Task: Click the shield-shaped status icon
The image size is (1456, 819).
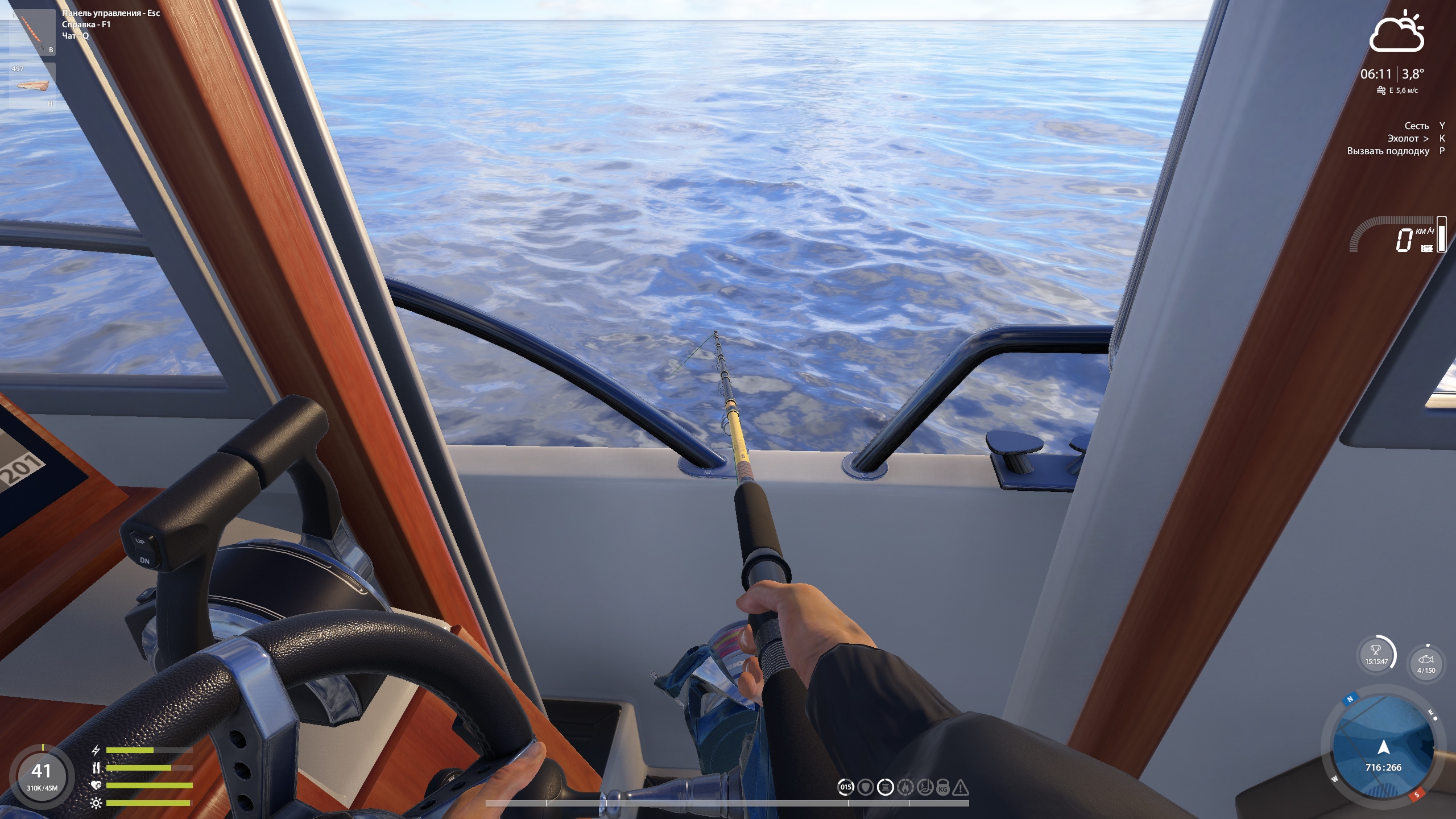Action: point(866,787)
